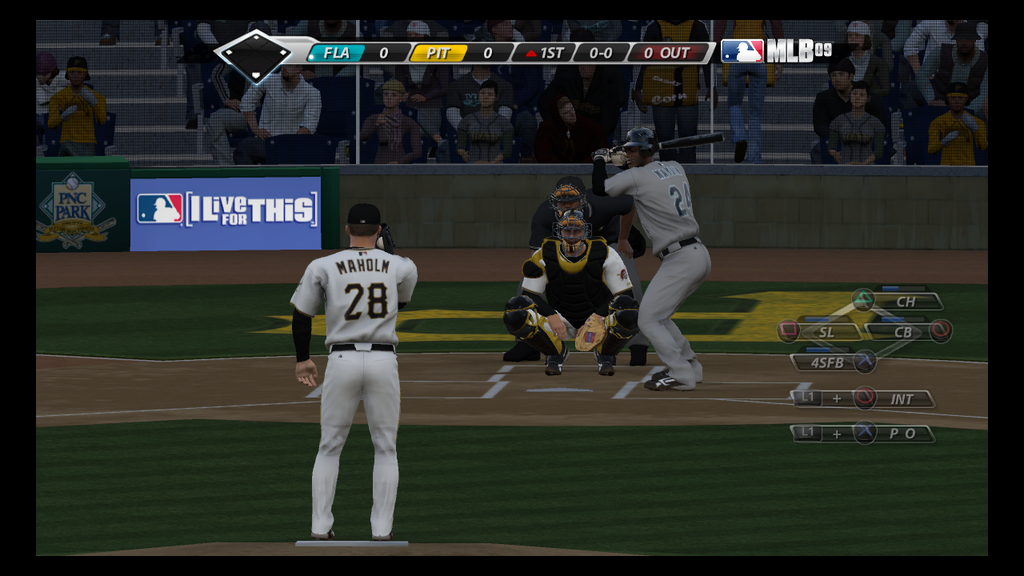Select the 4SFB fastball pitch

point(827,362)
